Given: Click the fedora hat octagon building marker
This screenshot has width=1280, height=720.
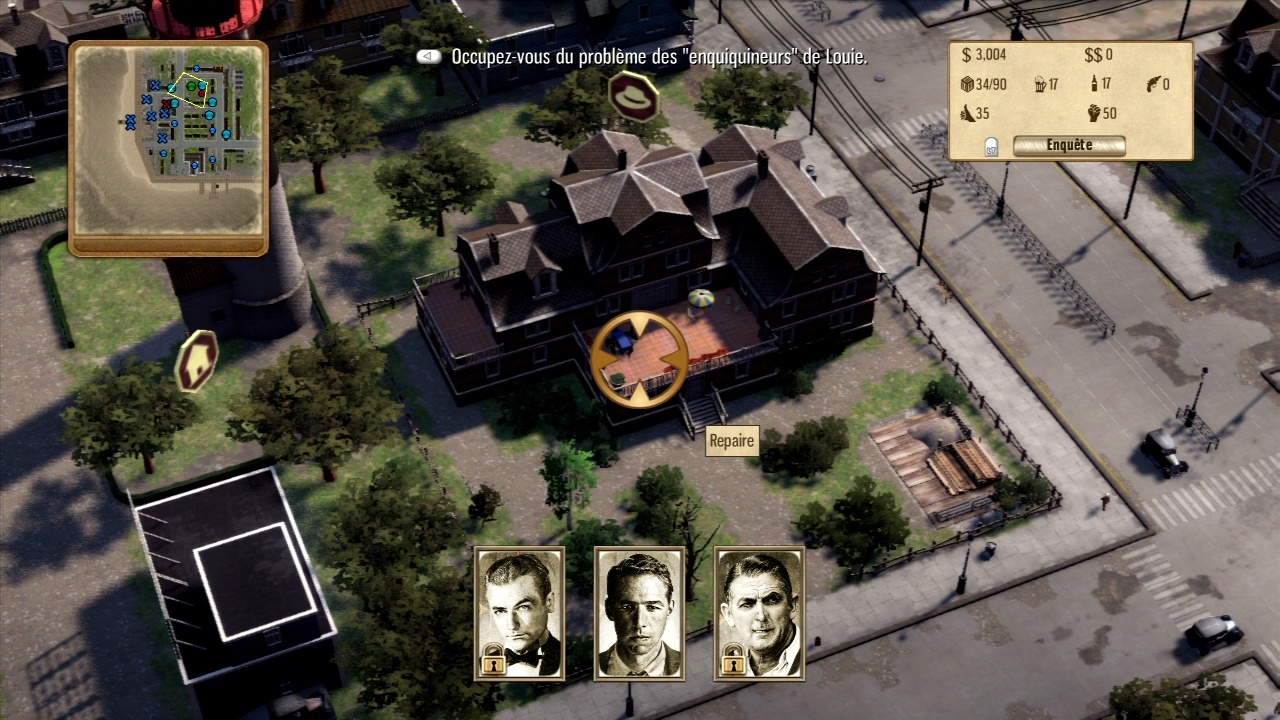Looking at the screenshot, I should point(633,97).
